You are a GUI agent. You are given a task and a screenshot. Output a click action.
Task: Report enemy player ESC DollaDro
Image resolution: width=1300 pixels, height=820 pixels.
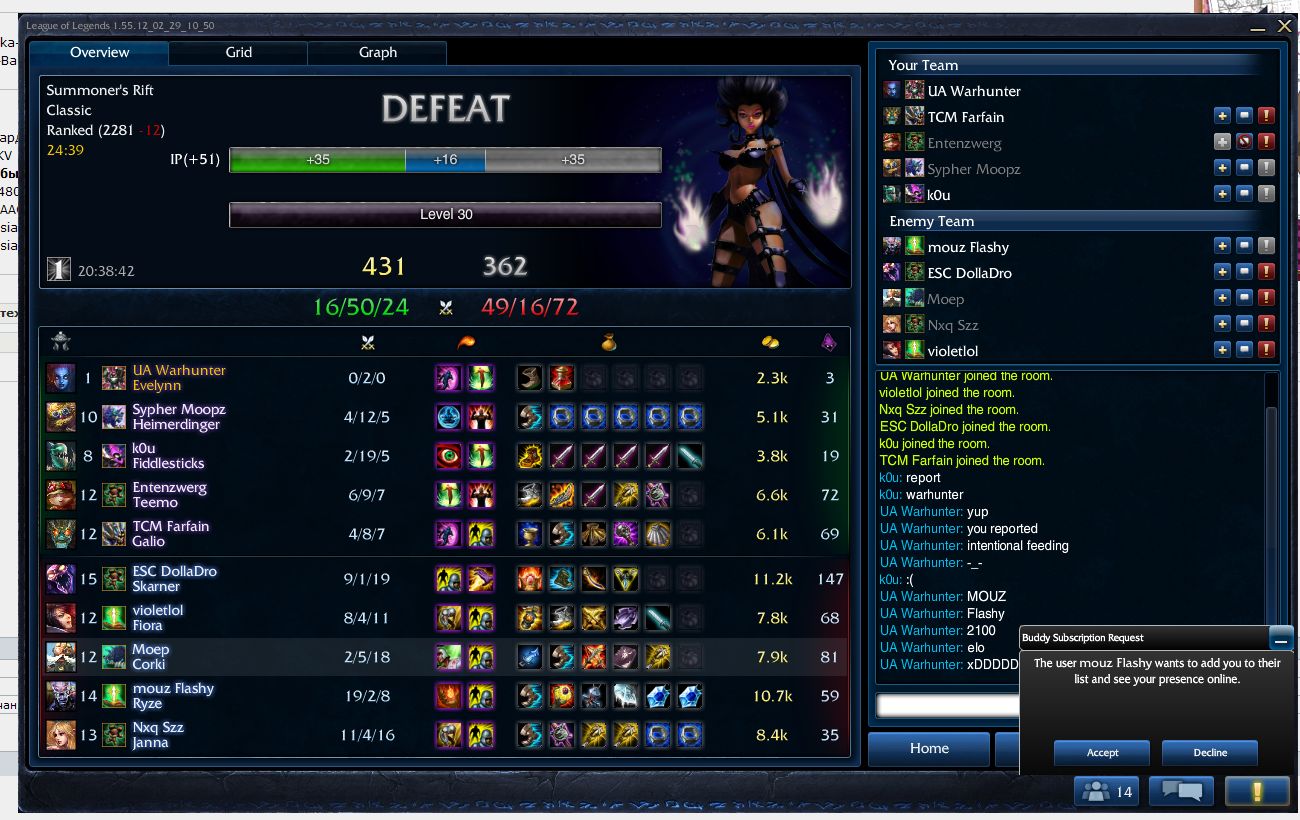point(1266,273)
